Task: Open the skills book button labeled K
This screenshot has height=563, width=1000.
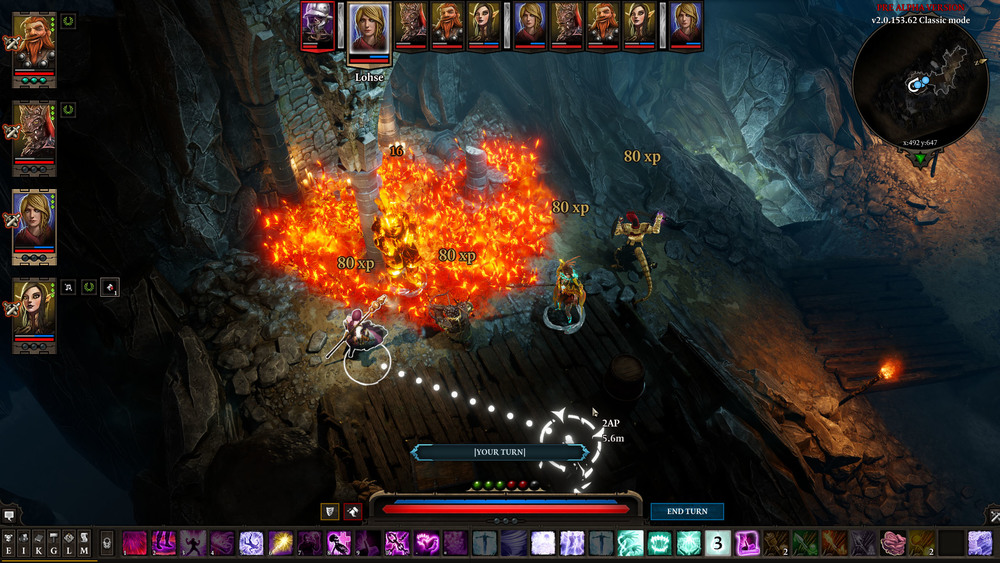Action: pos(39,543)
